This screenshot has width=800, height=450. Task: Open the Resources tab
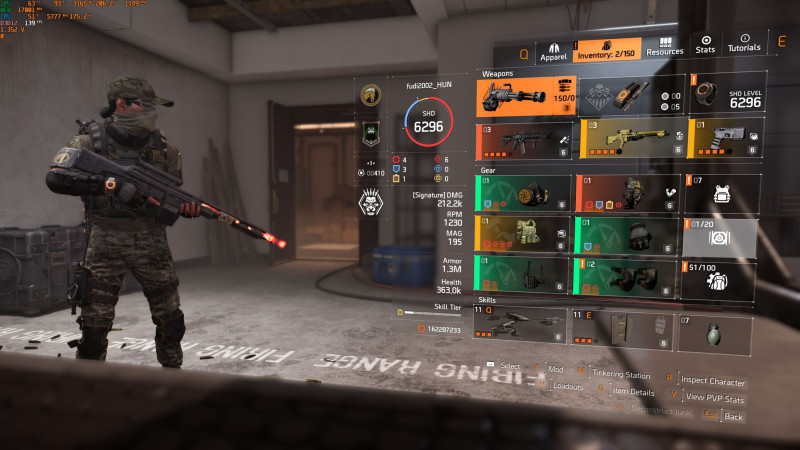point(664,46)
